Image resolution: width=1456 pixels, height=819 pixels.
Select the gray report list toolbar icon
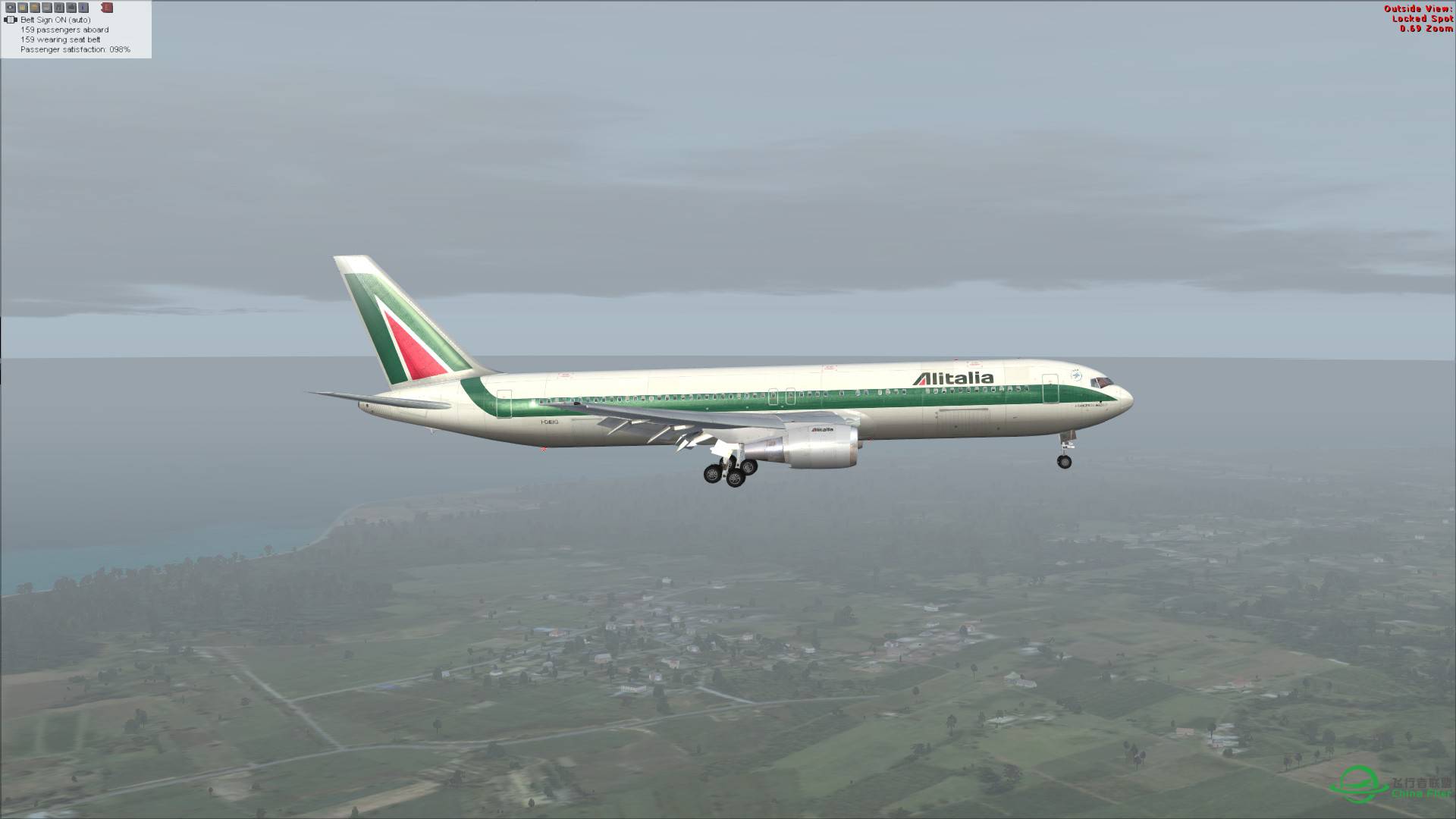point(45,8)
